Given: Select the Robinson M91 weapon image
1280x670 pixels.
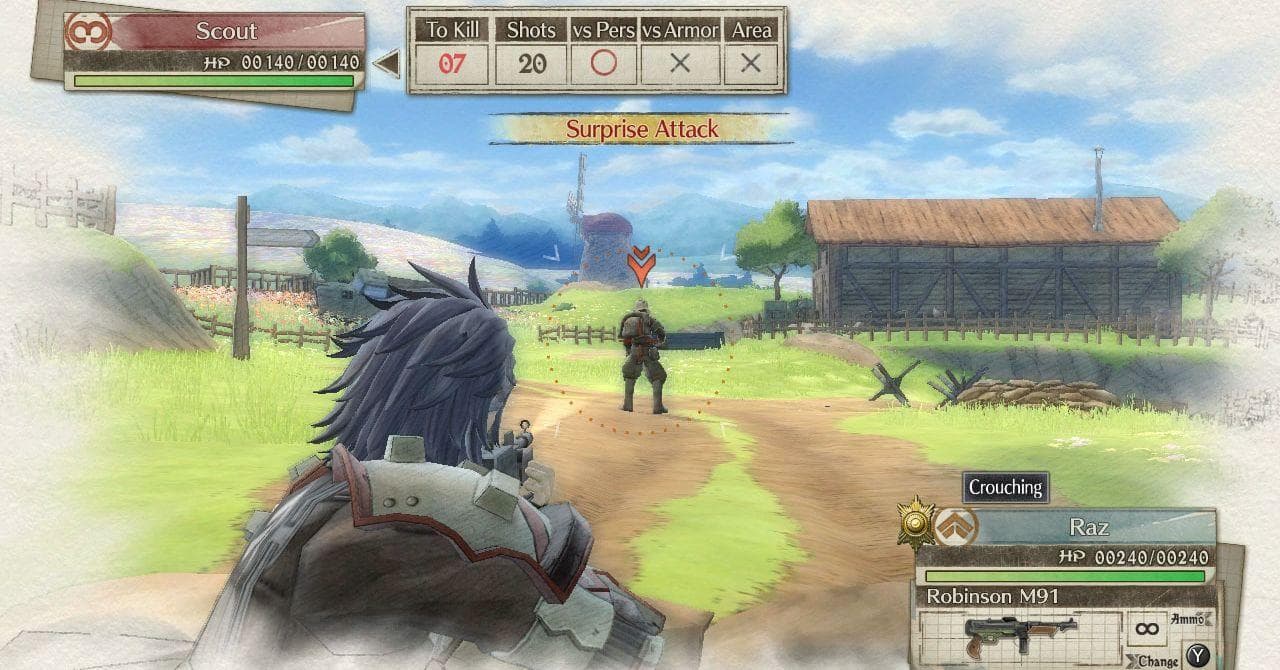Looking at the screenshot, I should tap(1017, 635).
